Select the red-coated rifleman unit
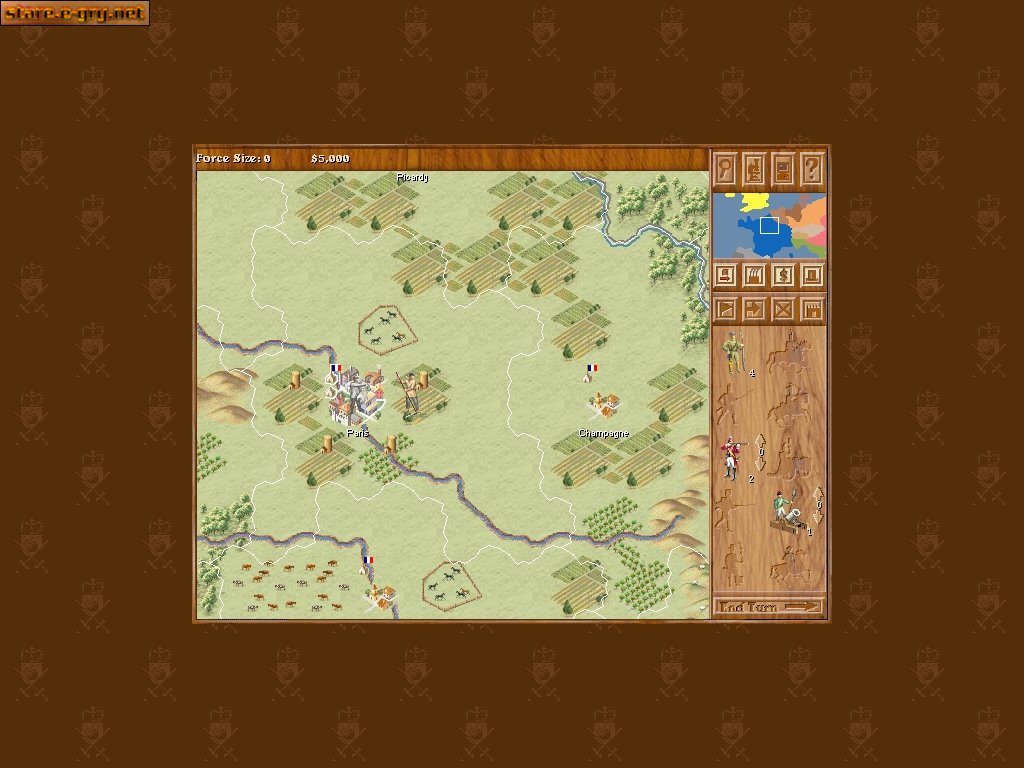 733,456
